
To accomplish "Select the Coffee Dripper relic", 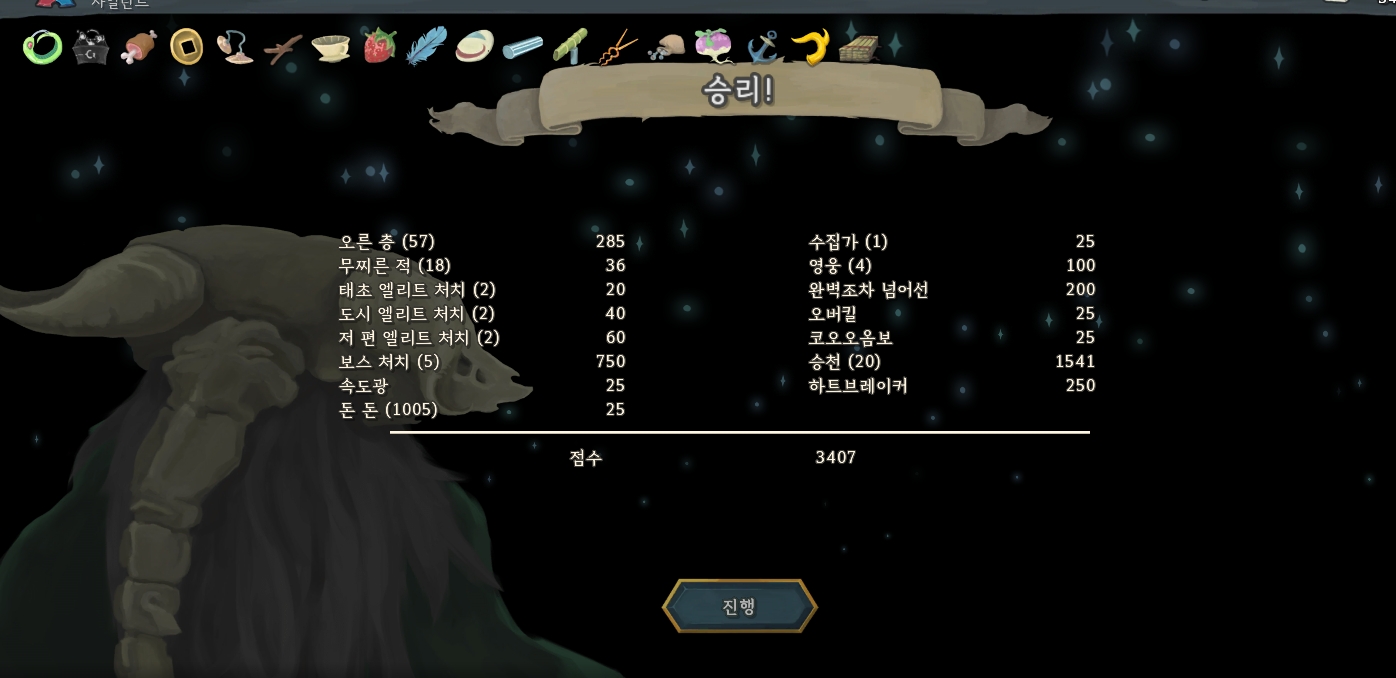I will click(331, 47).
